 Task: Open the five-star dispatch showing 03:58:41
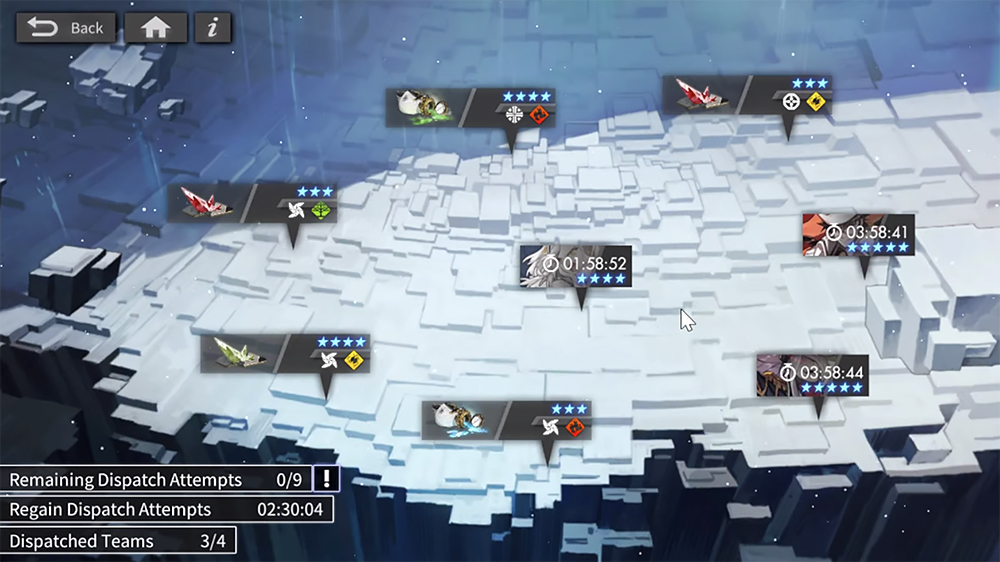858,235
